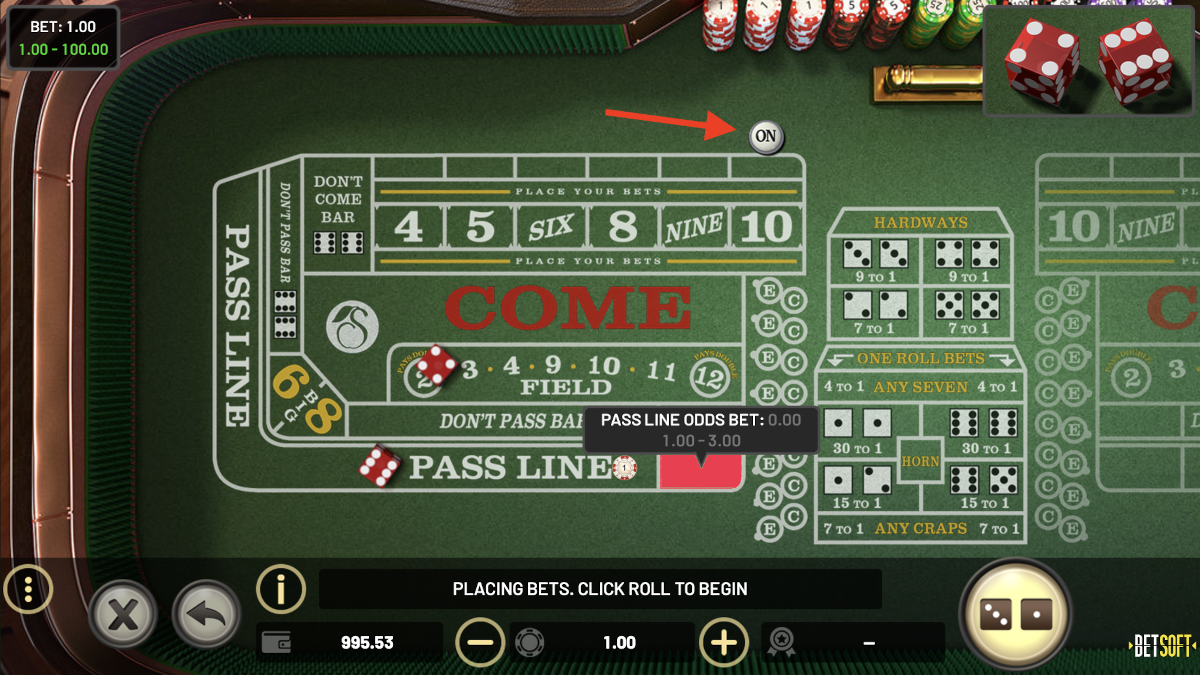Place a bet on number 4
1200x675 pixels.
(x=408, y=227)
